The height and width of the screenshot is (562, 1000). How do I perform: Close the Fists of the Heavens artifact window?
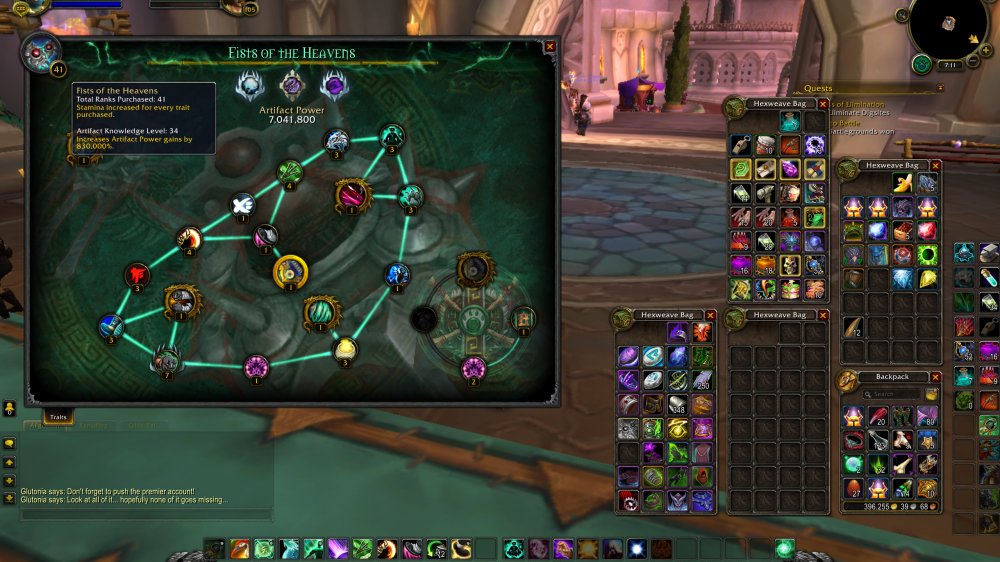tap(550, 46)
